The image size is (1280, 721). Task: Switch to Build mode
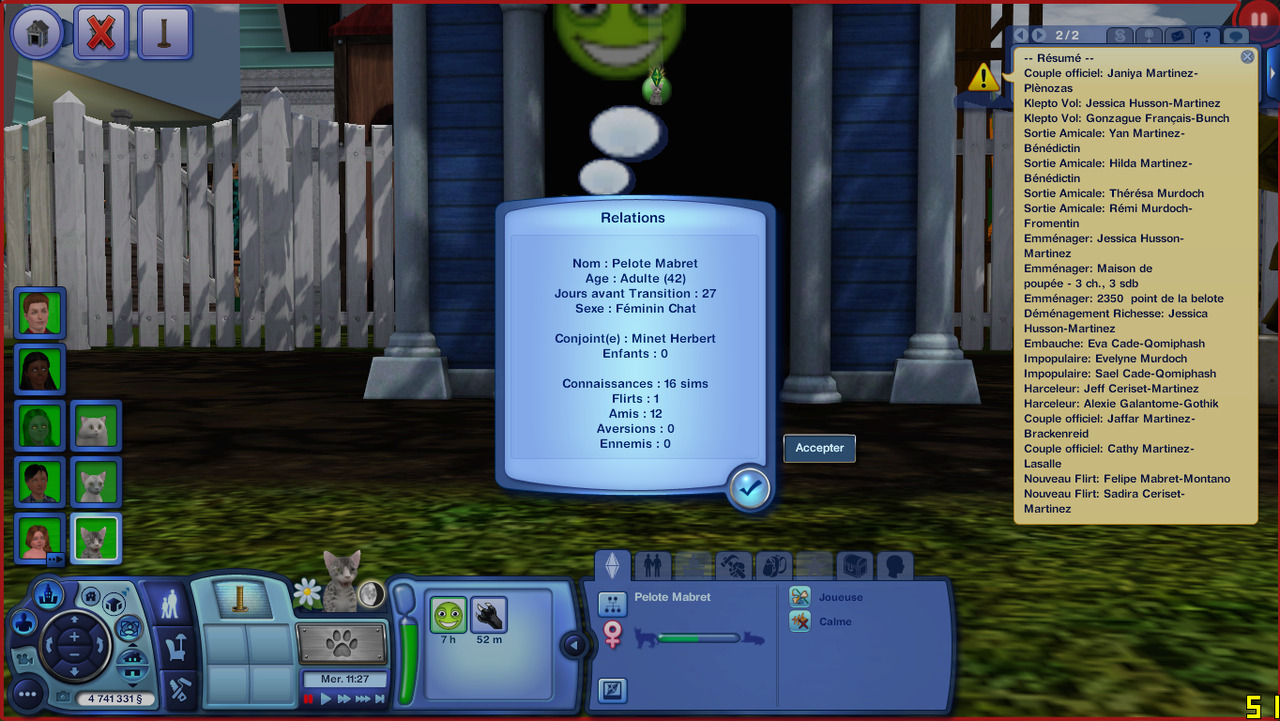(x=179, y=689)
